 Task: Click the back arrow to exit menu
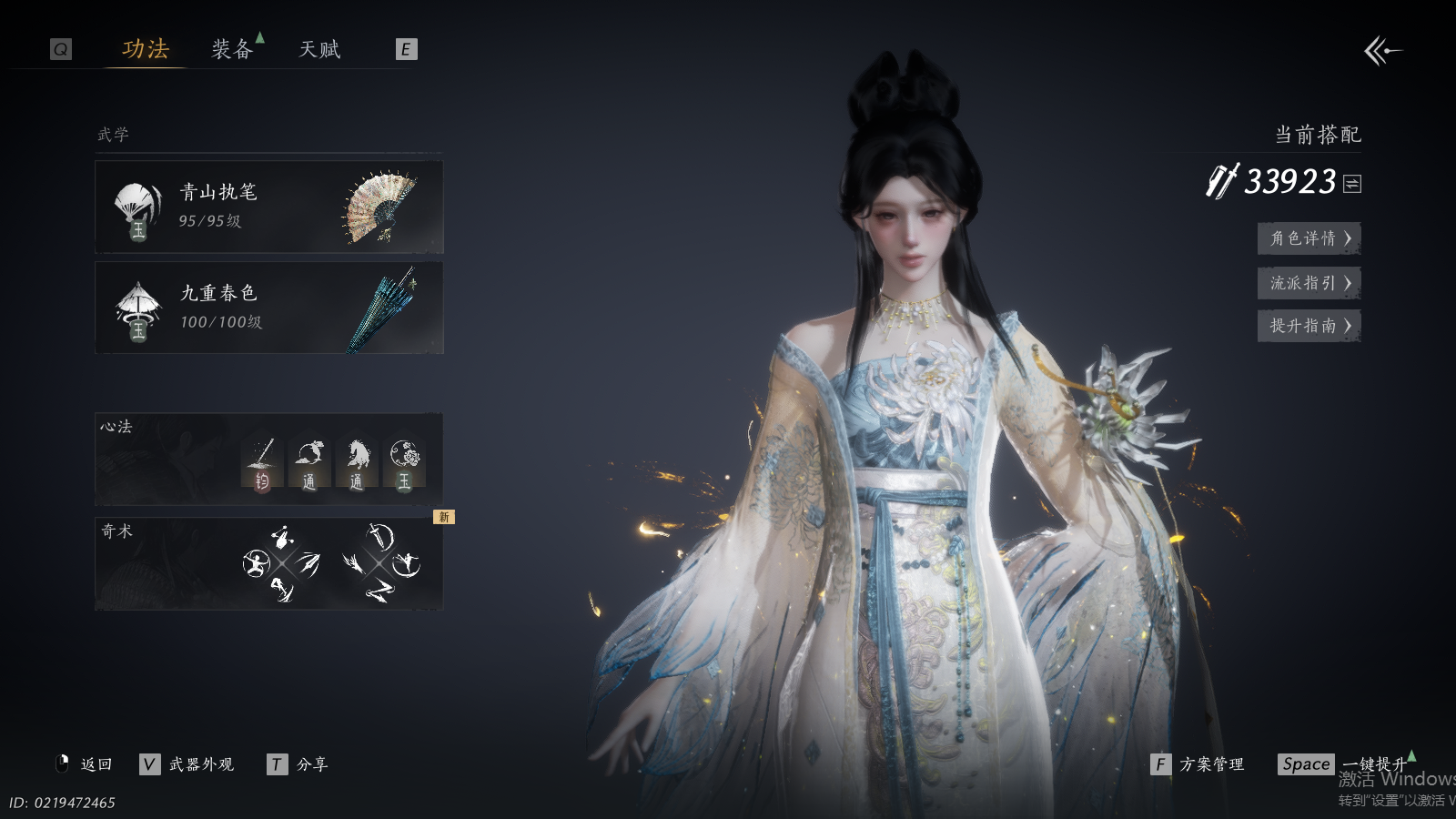point(1382,51)
